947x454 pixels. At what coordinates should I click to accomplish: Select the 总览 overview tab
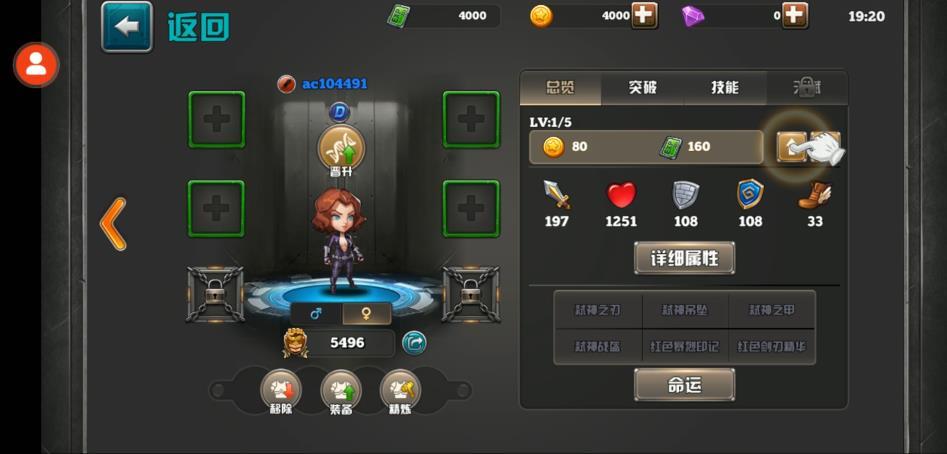tap(561, 88)
